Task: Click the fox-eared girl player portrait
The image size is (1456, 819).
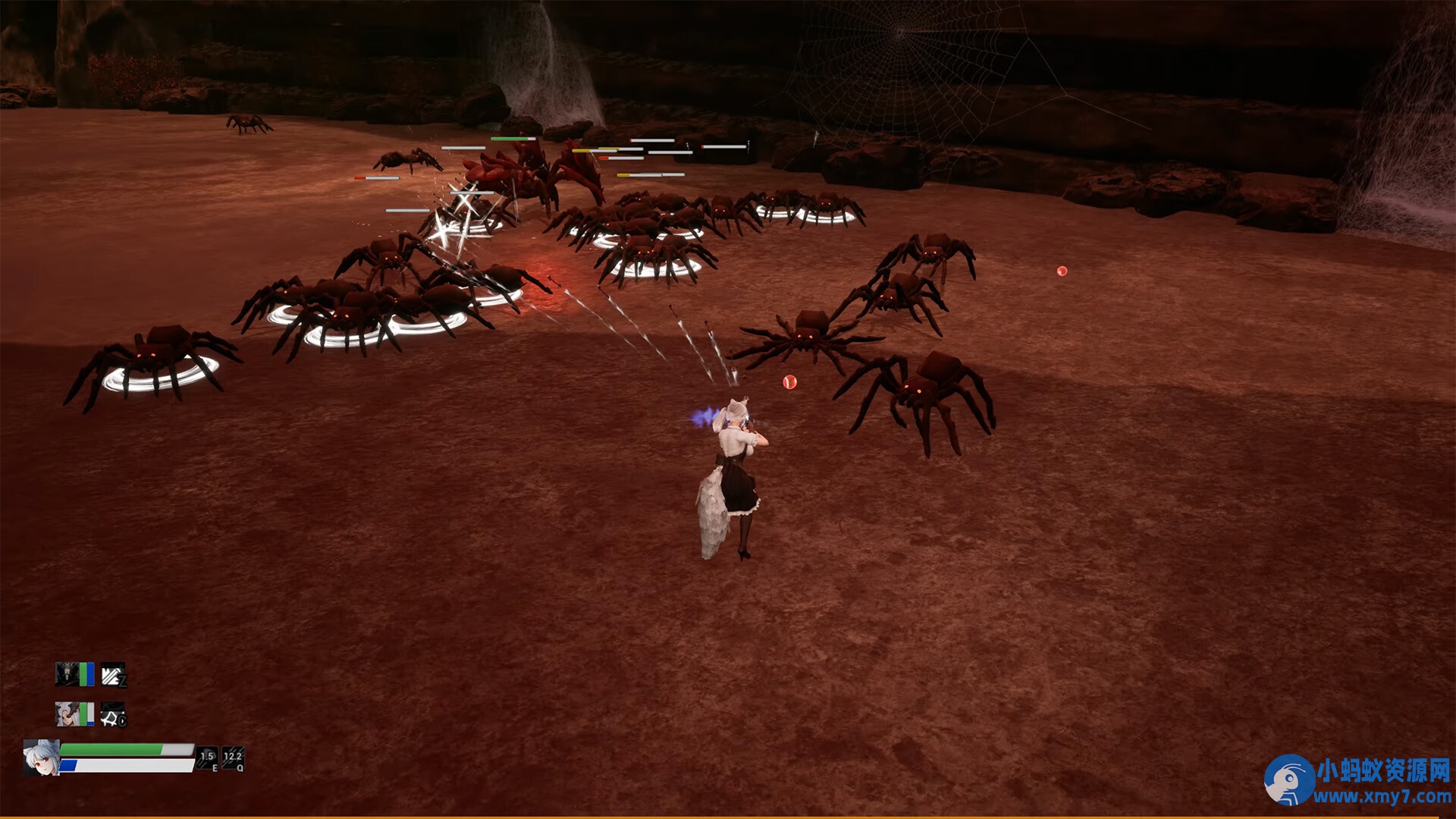Action: pos(41,758)
